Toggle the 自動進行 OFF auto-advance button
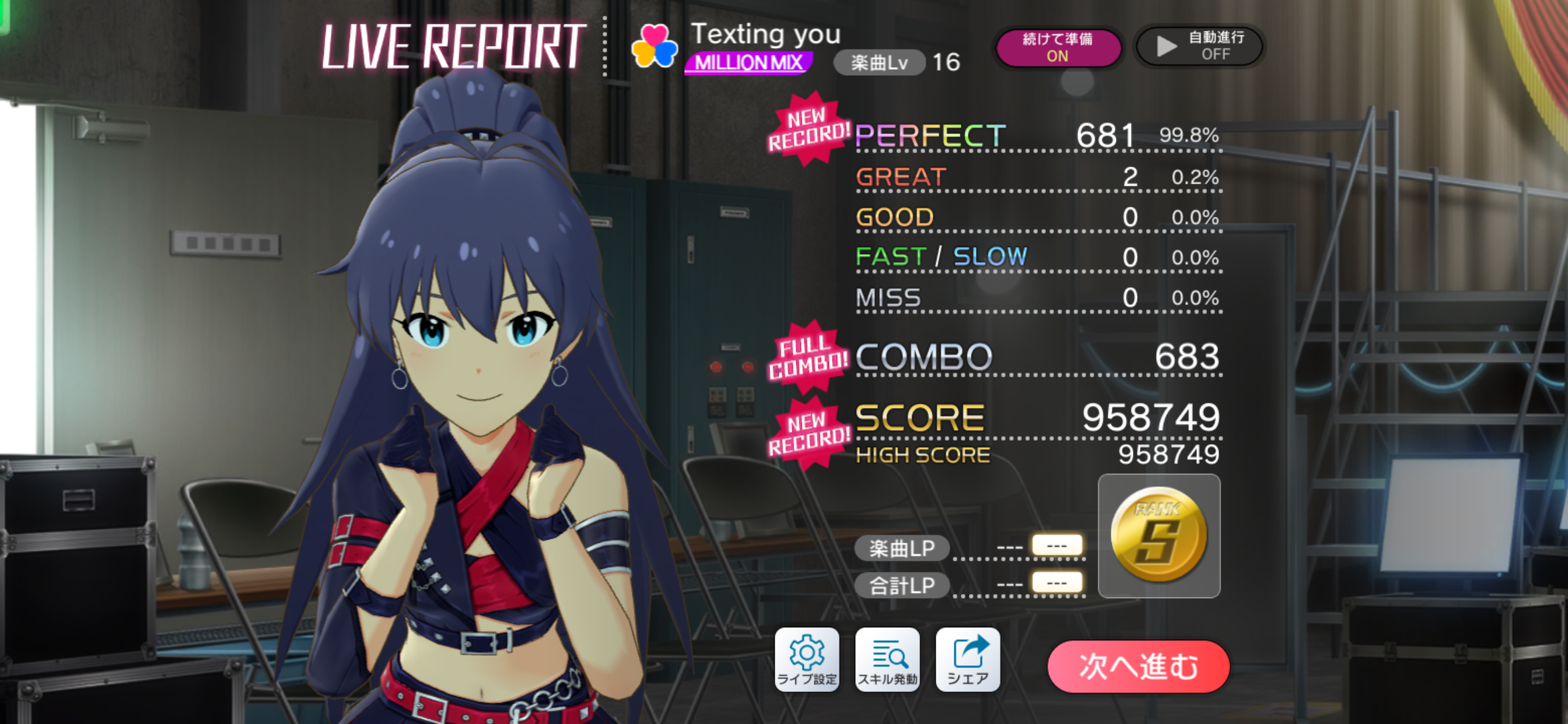This screenshot has height=724, width=1568. pos(1199,46)
